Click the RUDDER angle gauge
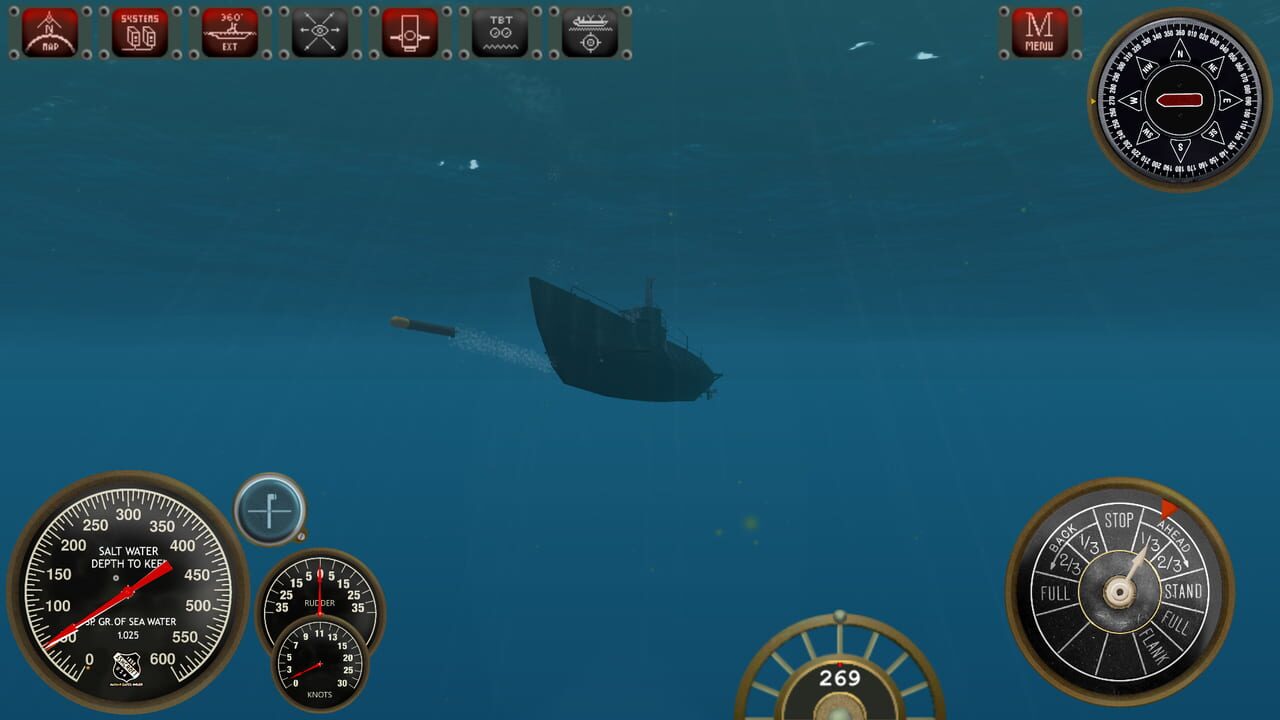The height and width of the screenshot is (720, 1280). click(x=320, y=598)
